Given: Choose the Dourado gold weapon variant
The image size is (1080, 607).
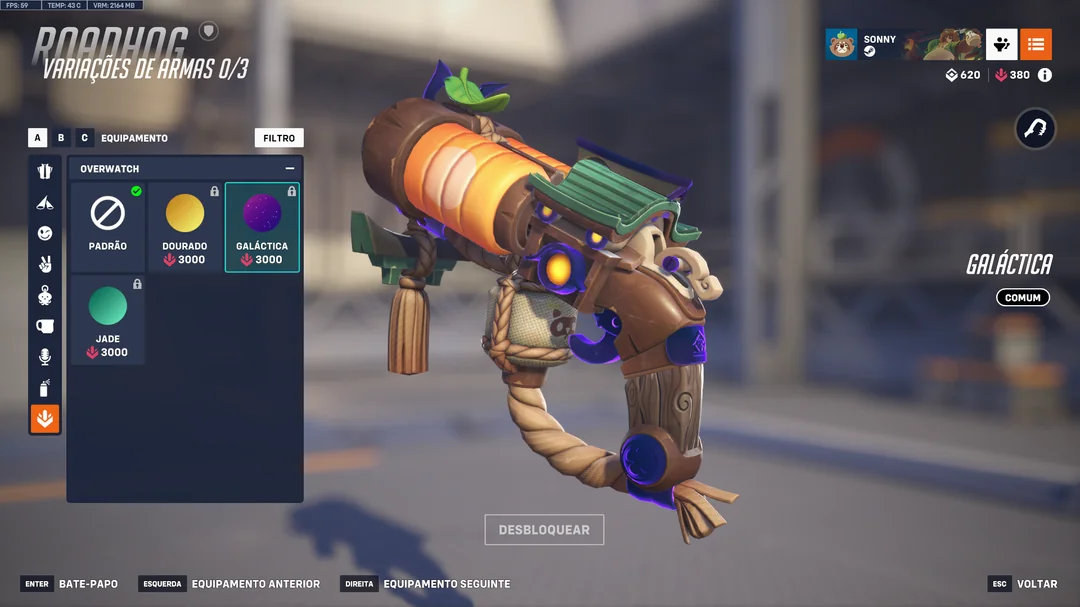Looking at the screenshot, I should point(185,227).
